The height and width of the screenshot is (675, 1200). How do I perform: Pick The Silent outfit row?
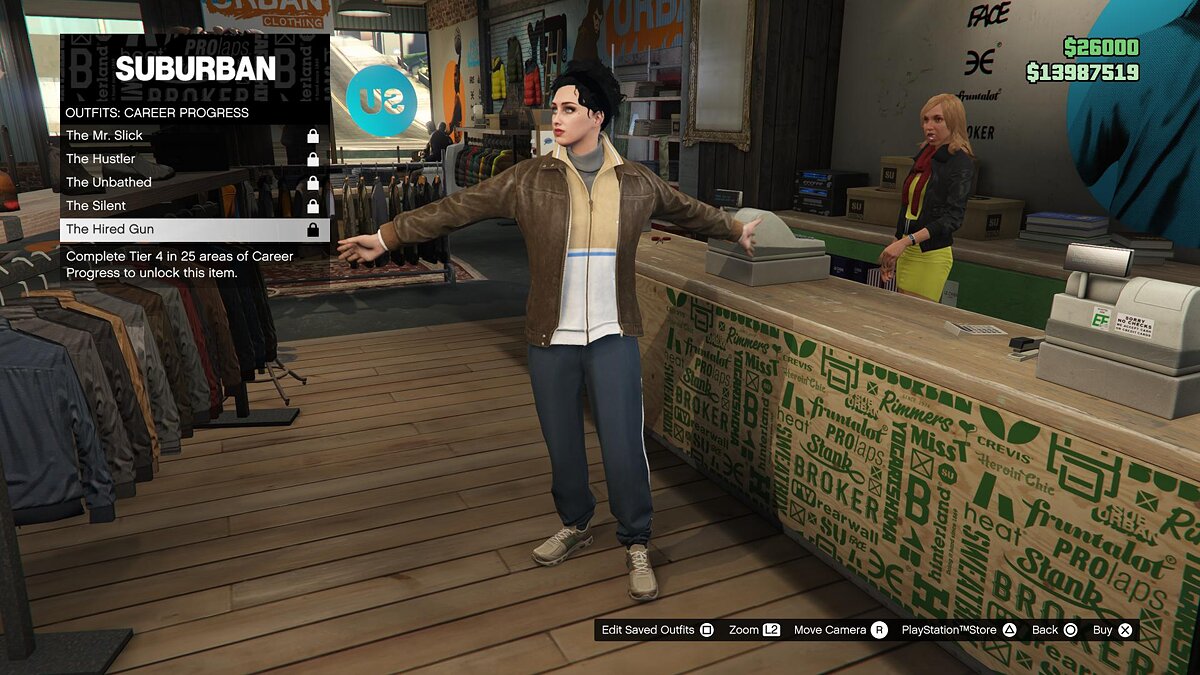[x=195, y=206]
